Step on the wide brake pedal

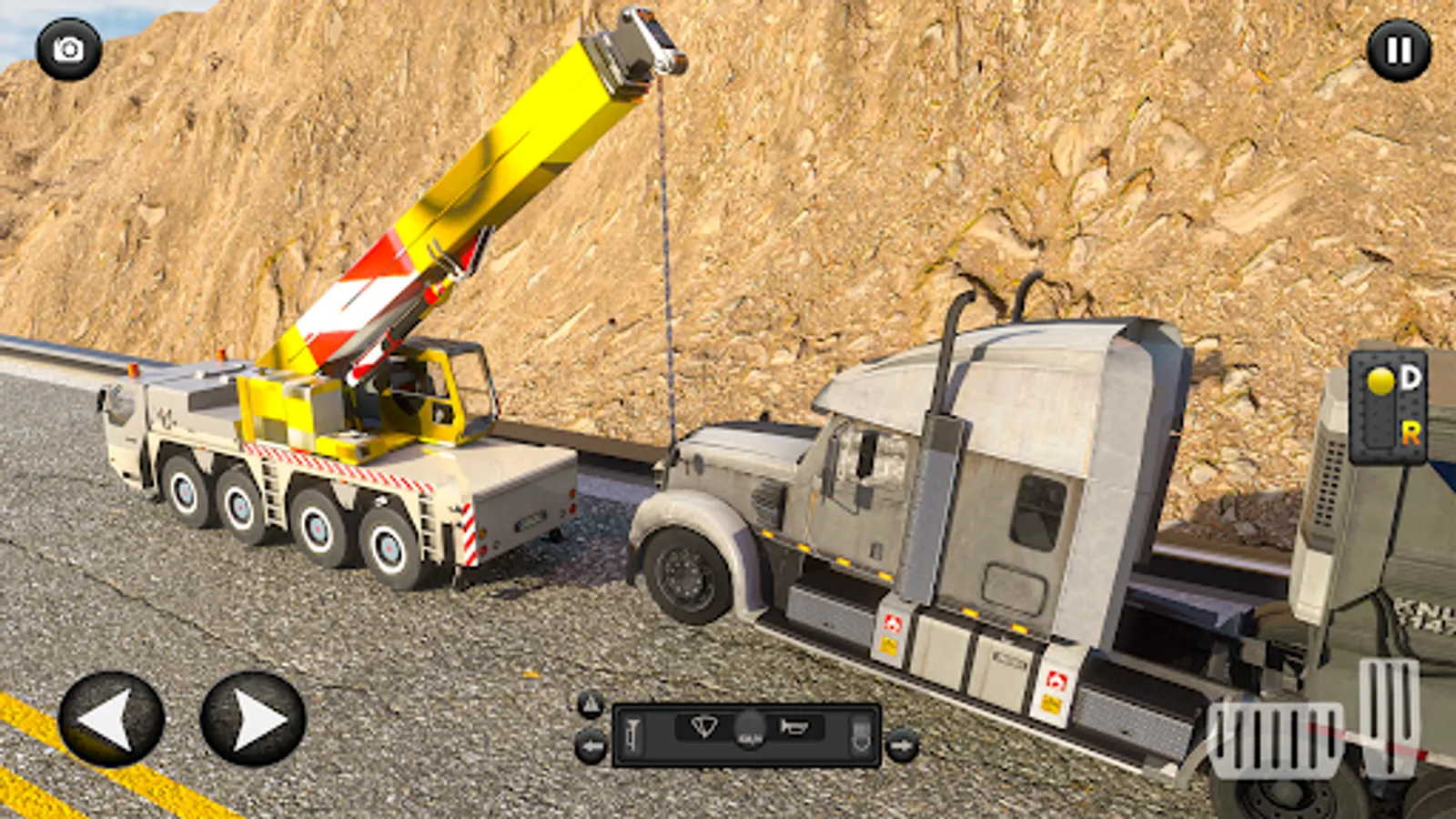[1276, 740]
